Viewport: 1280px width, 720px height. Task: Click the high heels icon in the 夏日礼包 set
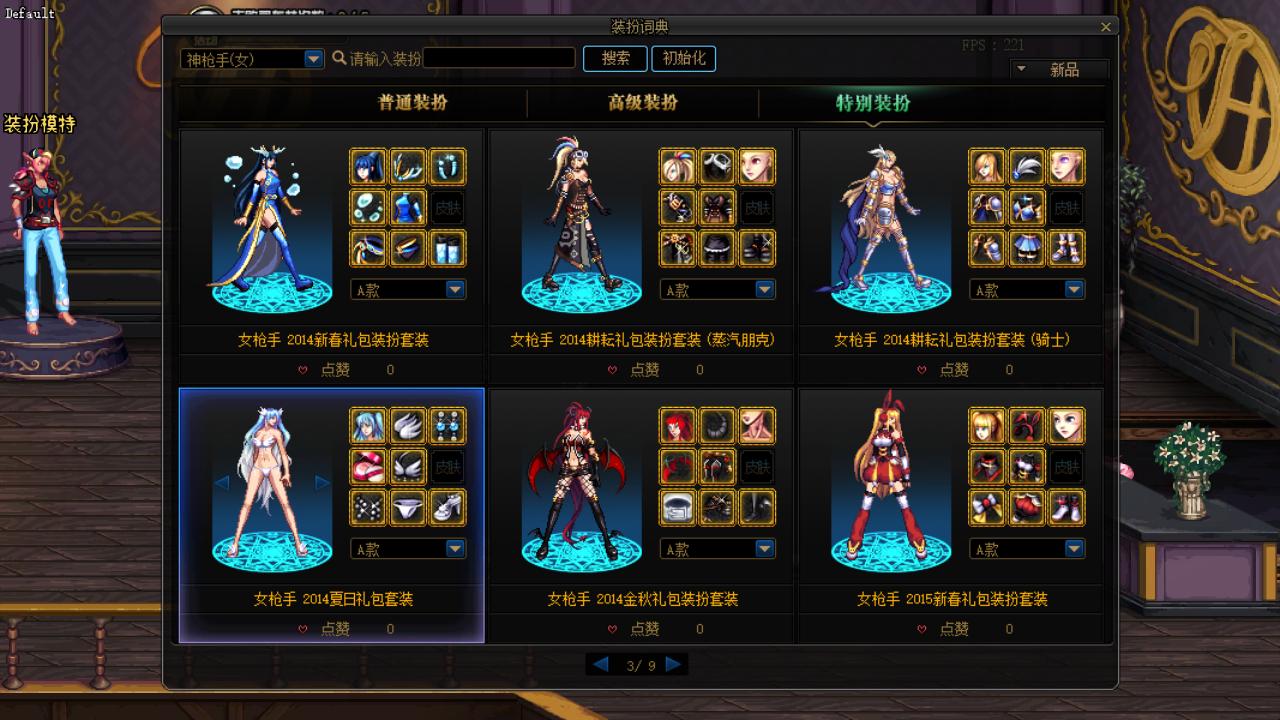447,507
